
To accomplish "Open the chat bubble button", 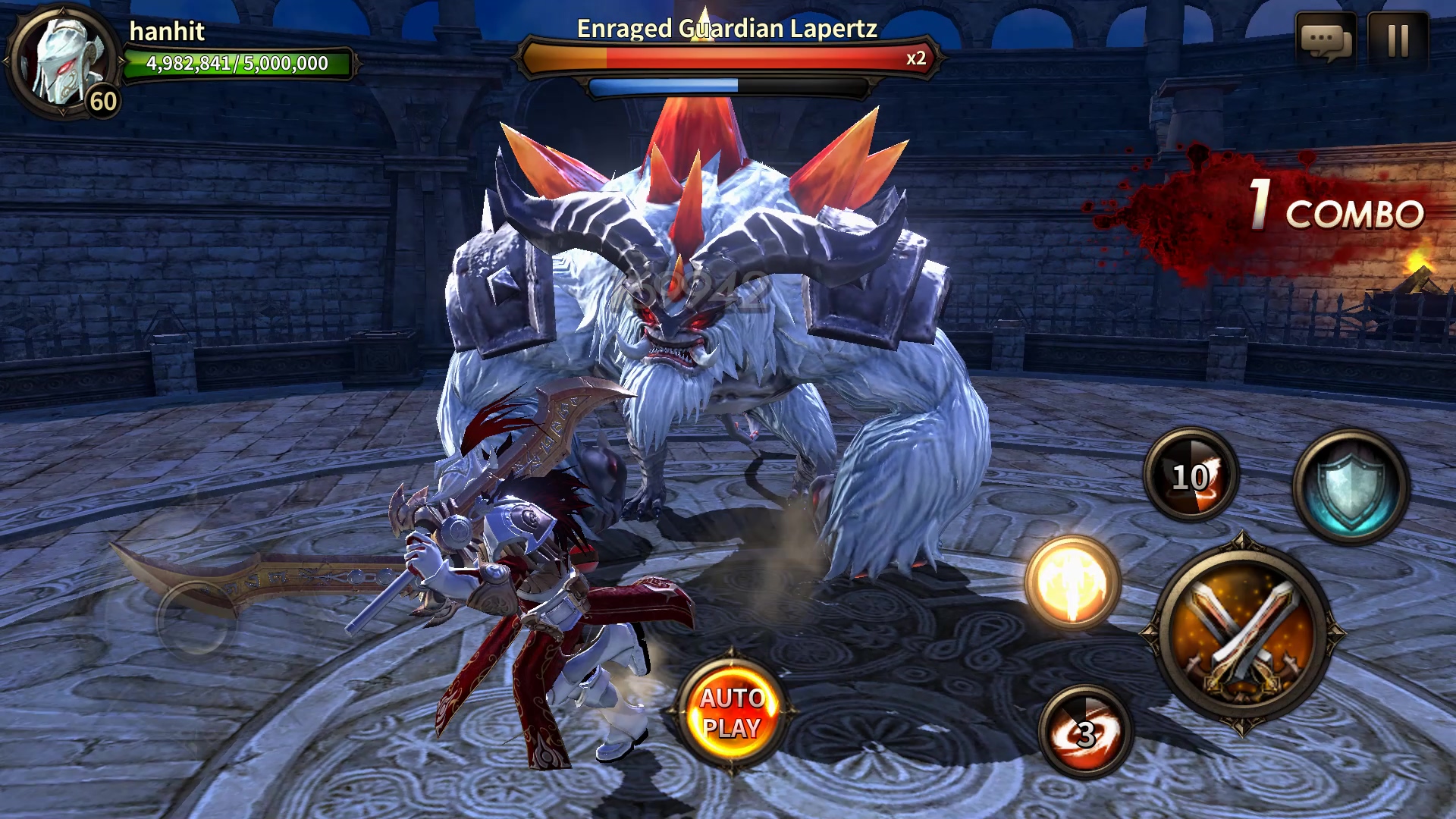I will click(1325, 40).
